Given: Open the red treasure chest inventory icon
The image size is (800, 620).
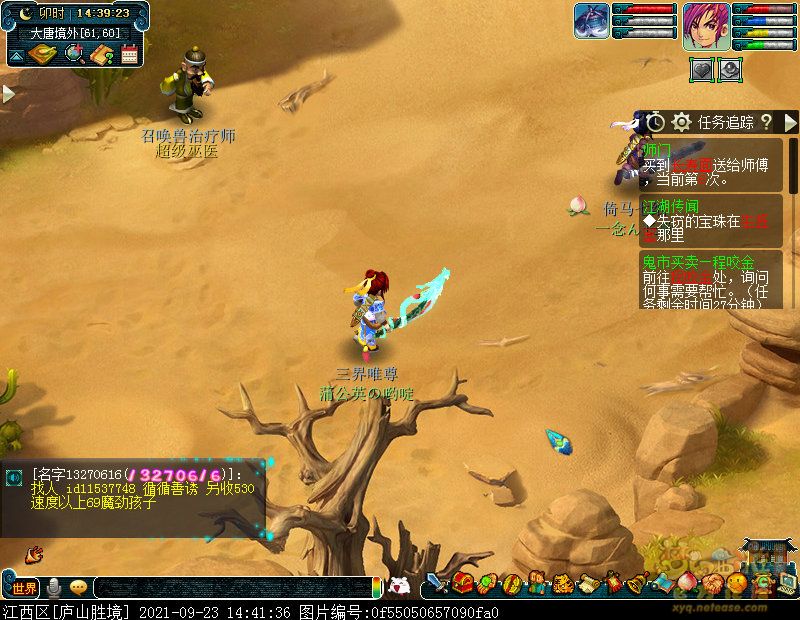Looking at the screenshot, I should point(461,583).
